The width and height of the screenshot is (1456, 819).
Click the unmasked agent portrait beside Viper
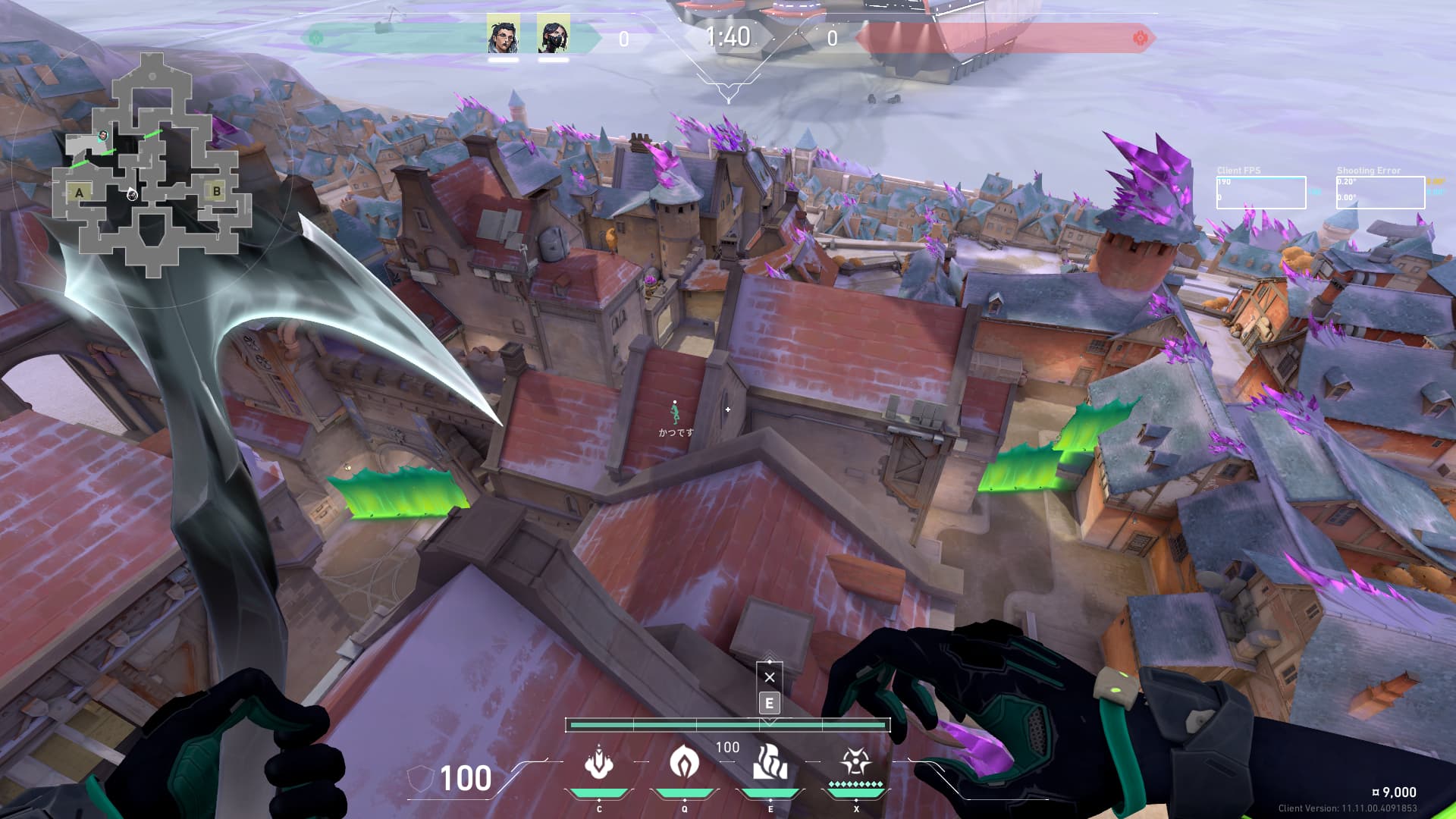click(x=503, y=34)
